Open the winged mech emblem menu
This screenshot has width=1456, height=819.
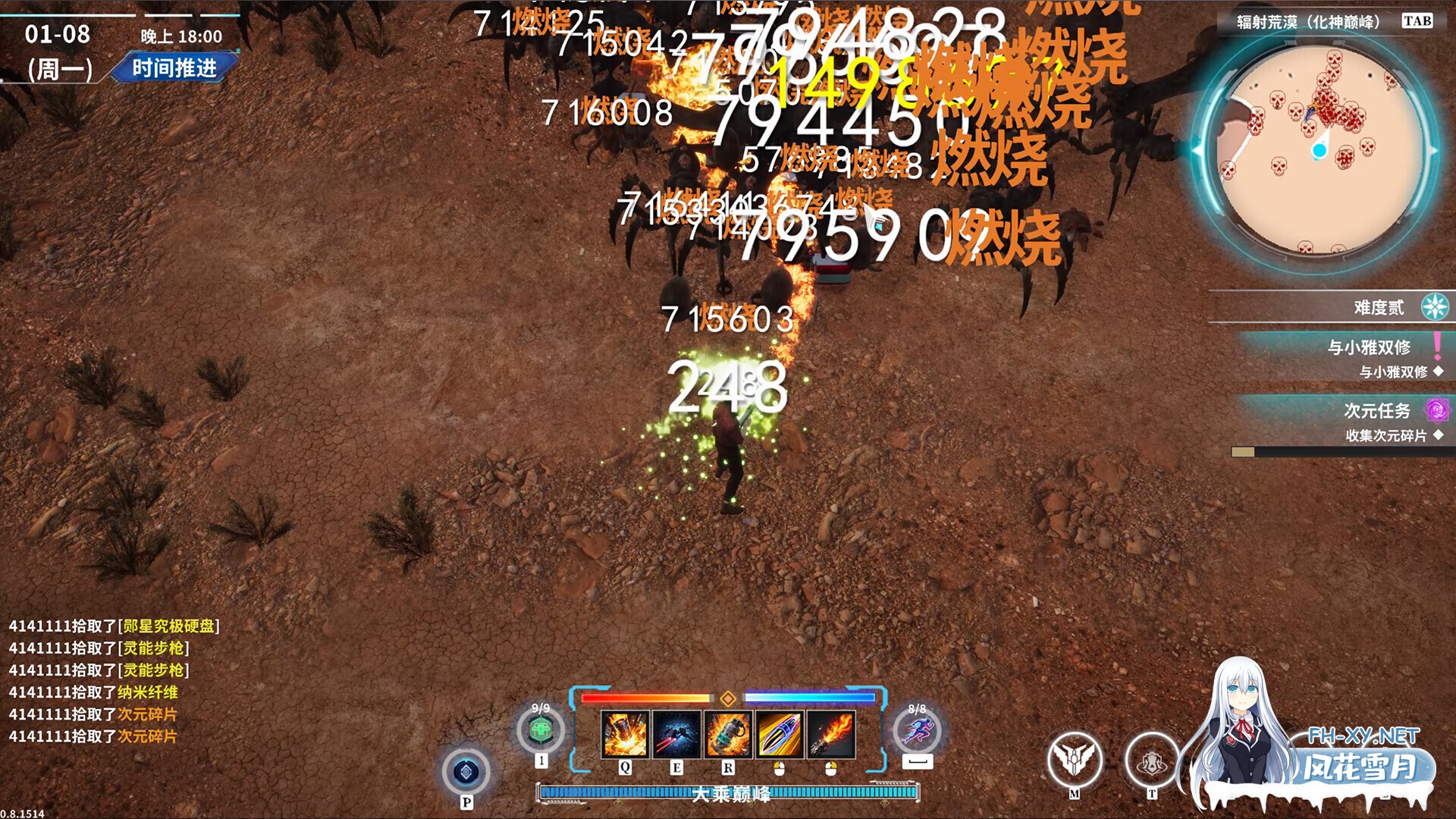click(x=1074, y=759)
